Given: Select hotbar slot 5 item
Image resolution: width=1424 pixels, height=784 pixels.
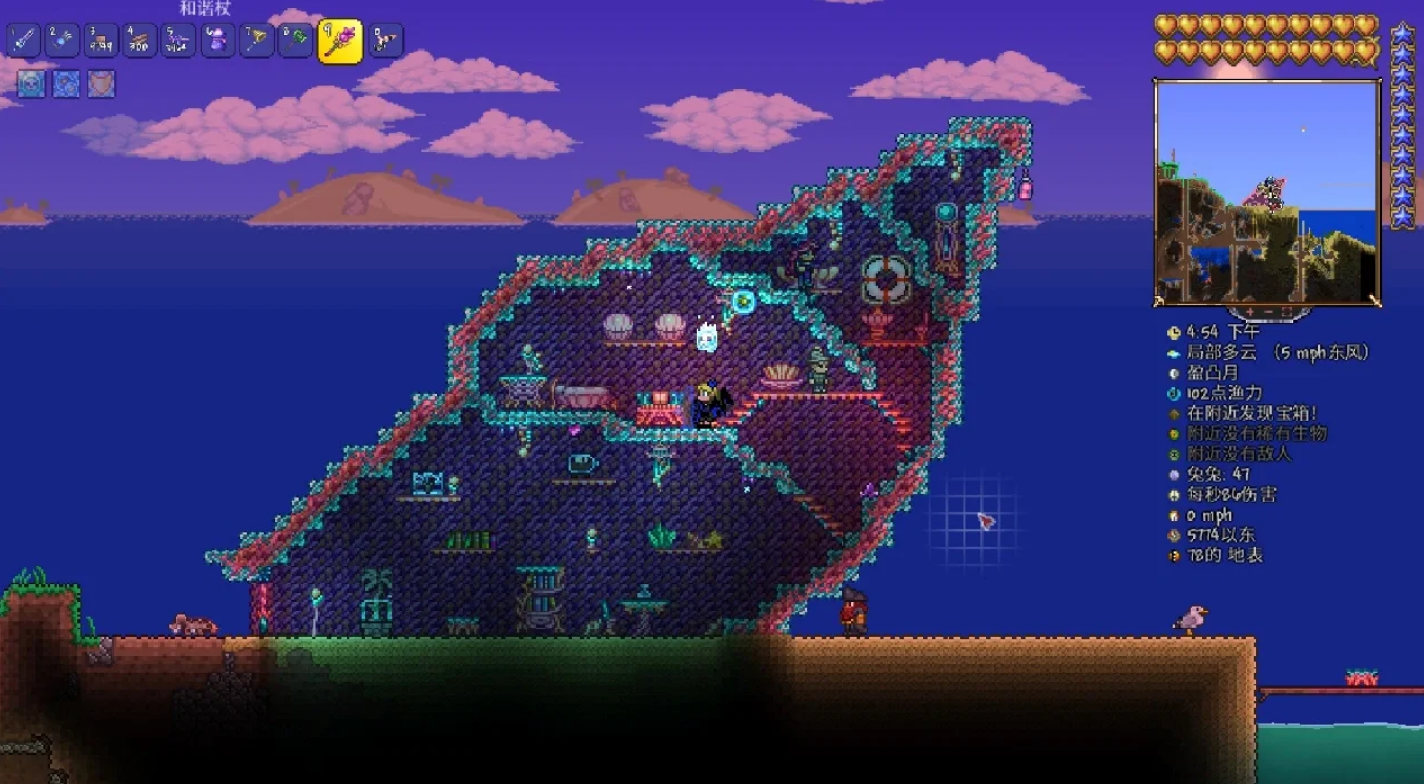Looking at the screenshot, I should click(179, 41).
